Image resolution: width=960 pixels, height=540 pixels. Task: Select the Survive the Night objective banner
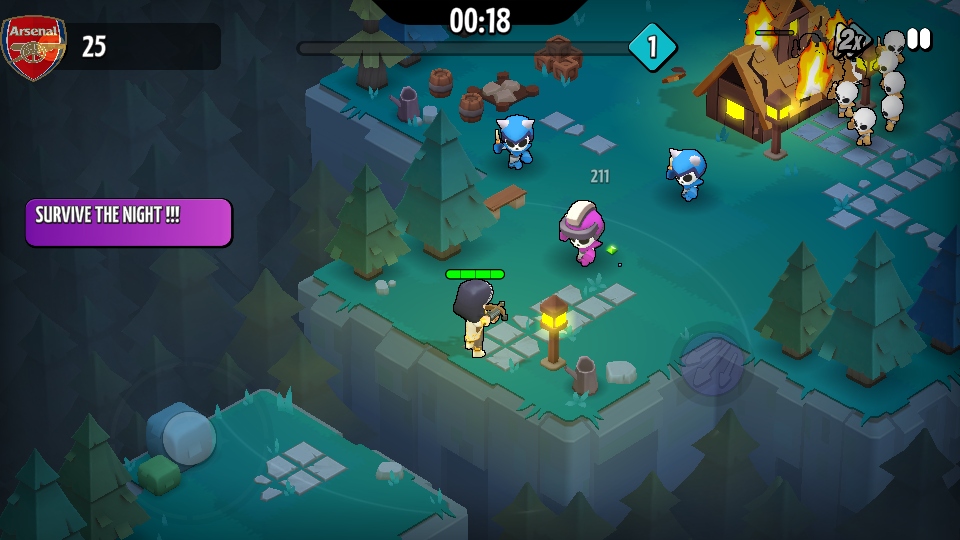click(x=129, y=222)
